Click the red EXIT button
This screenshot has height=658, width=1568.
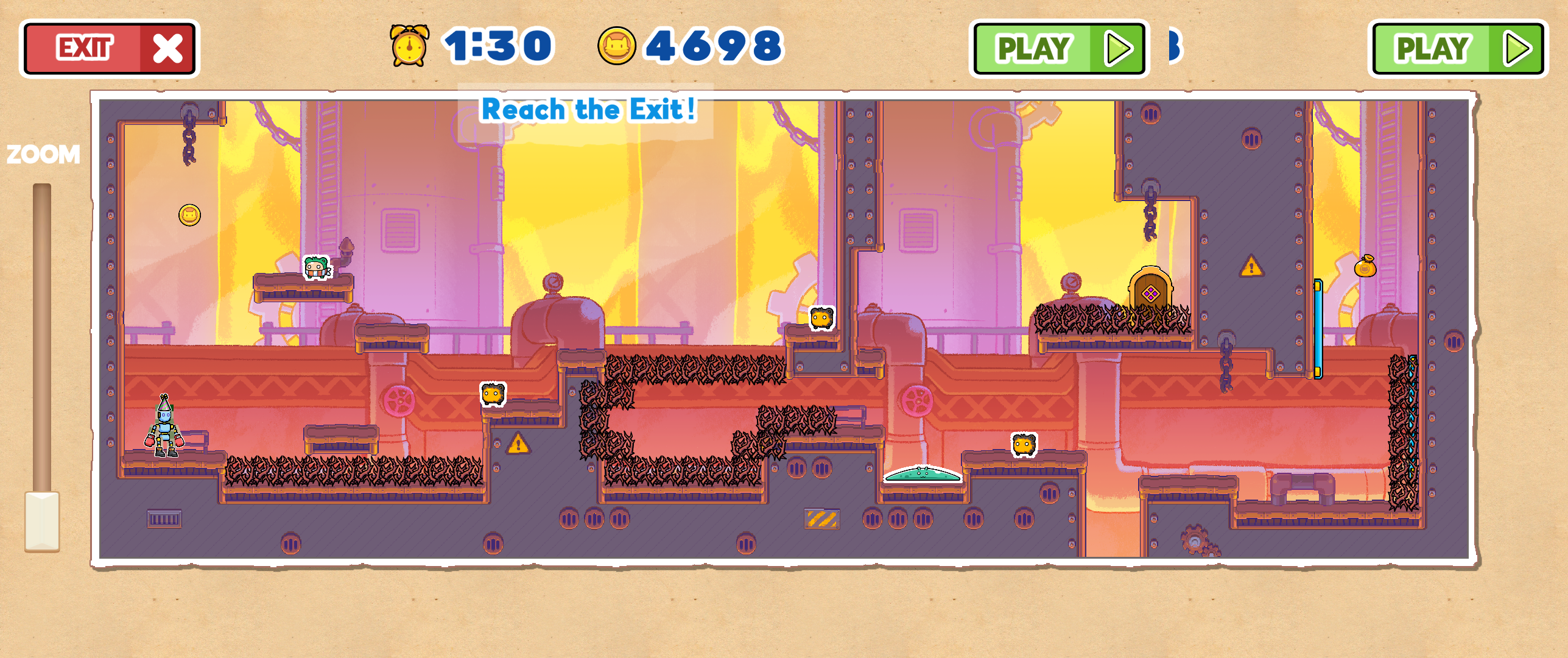click(110, 49)
